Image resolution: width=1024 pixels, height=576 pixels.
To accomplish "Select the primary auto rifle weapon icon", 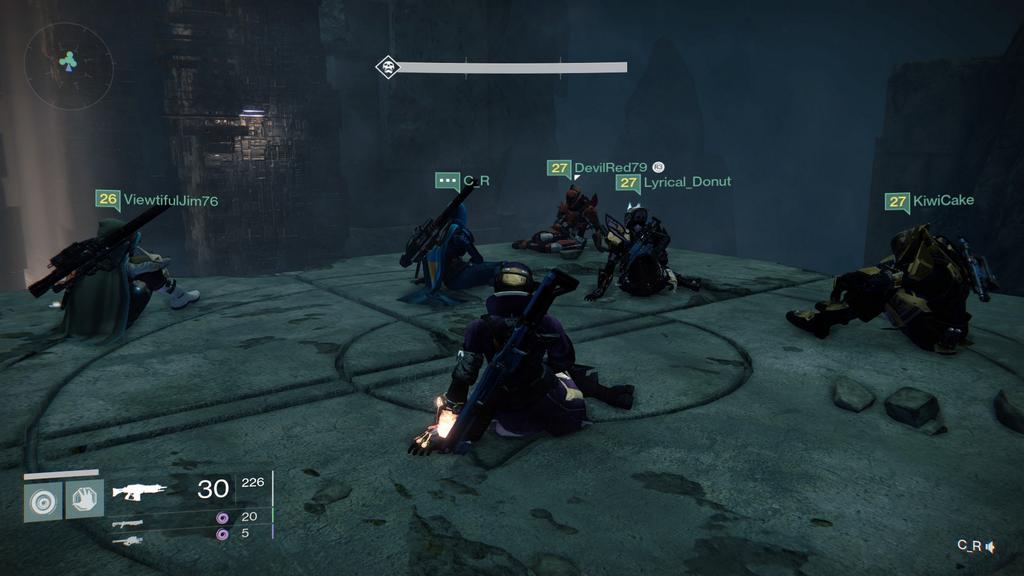I will tap(139, 490).
